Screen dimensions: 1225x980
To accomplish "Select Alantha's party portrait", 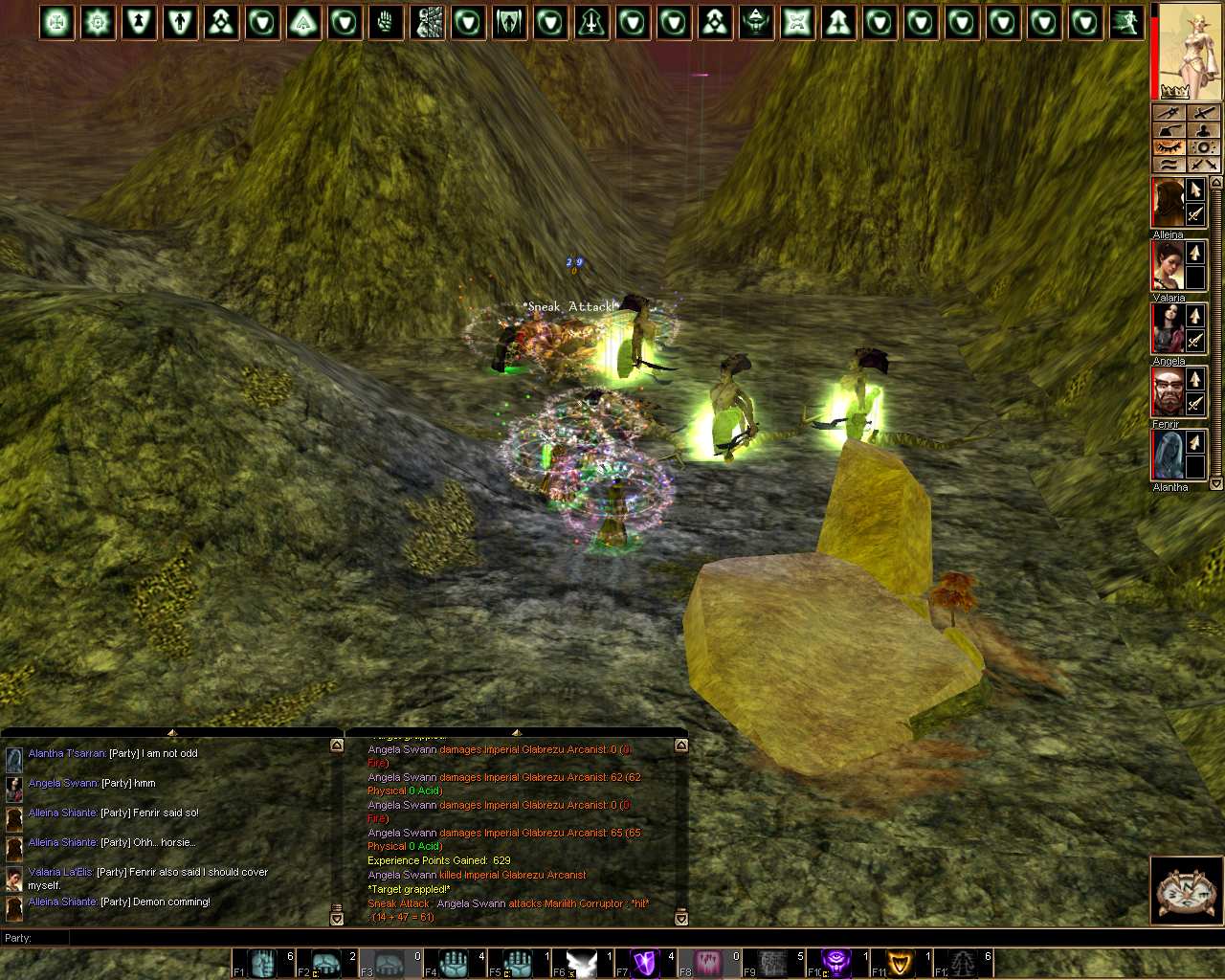I will click(x=1168, y=456).
